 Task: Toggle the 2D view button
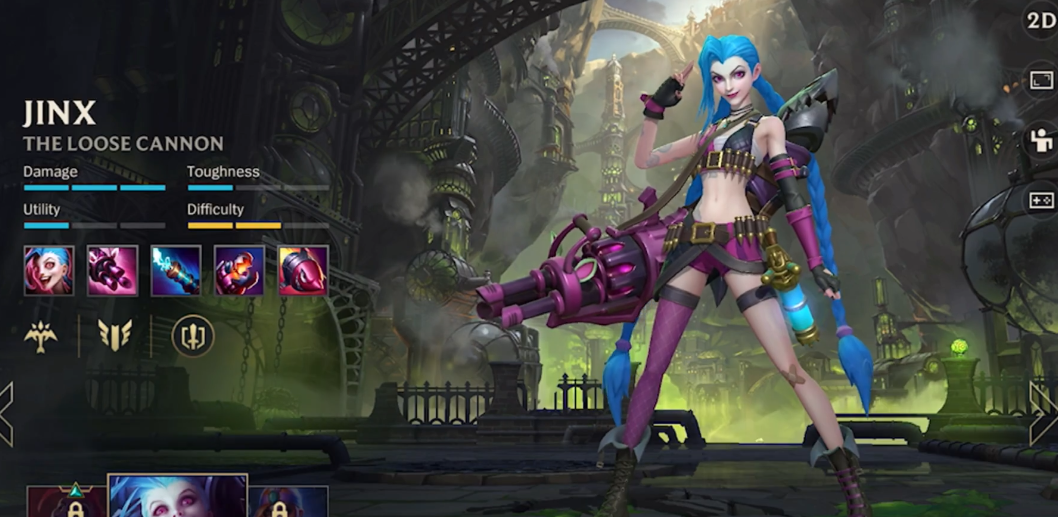(1040, 22)
